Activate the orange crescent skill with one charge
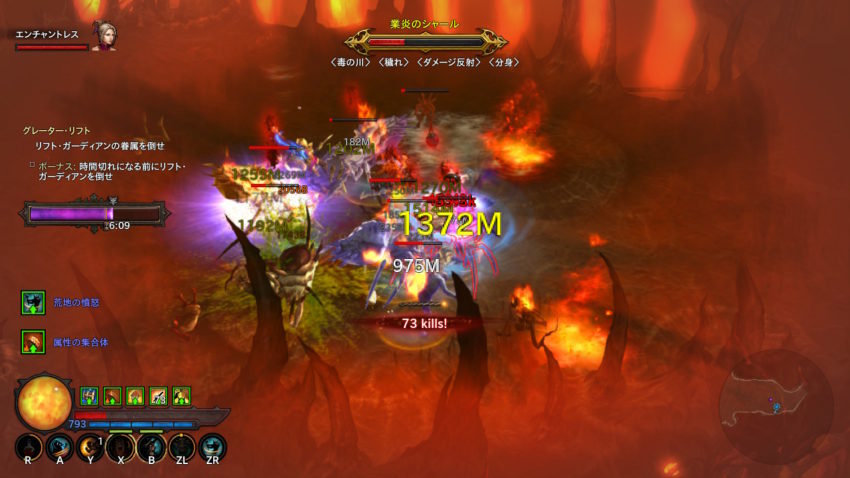Screen dimensions: 850x478 point(90,447)
